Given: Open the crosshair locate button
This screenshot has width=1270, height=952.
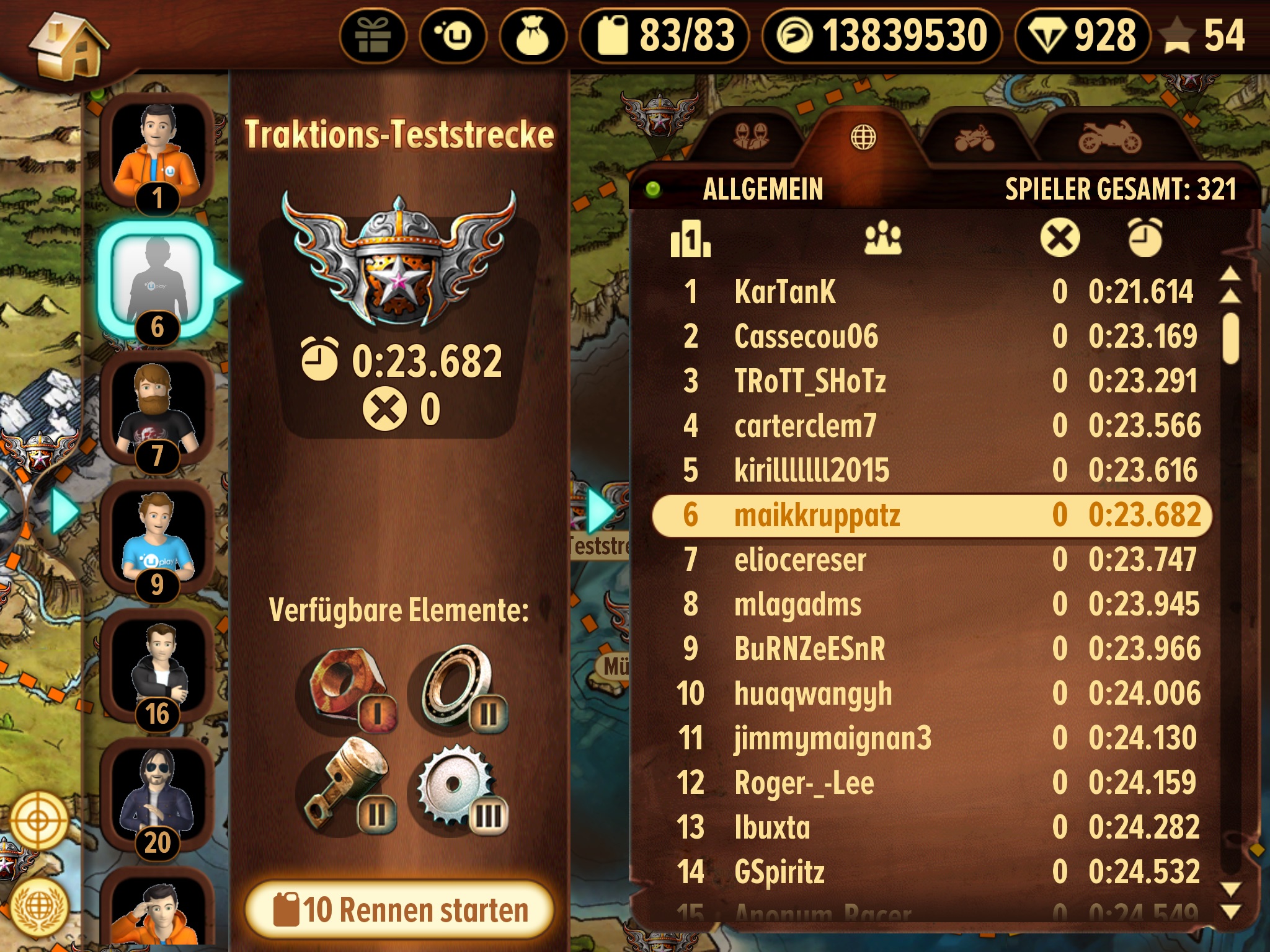Looking at the screenshot, I should (x=37, y=821).
